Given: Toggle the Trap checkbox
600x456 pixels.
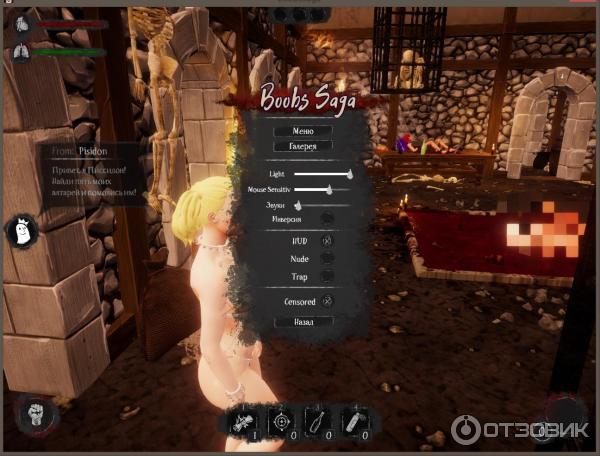Looking at the screenshot, I should point(327,275).
